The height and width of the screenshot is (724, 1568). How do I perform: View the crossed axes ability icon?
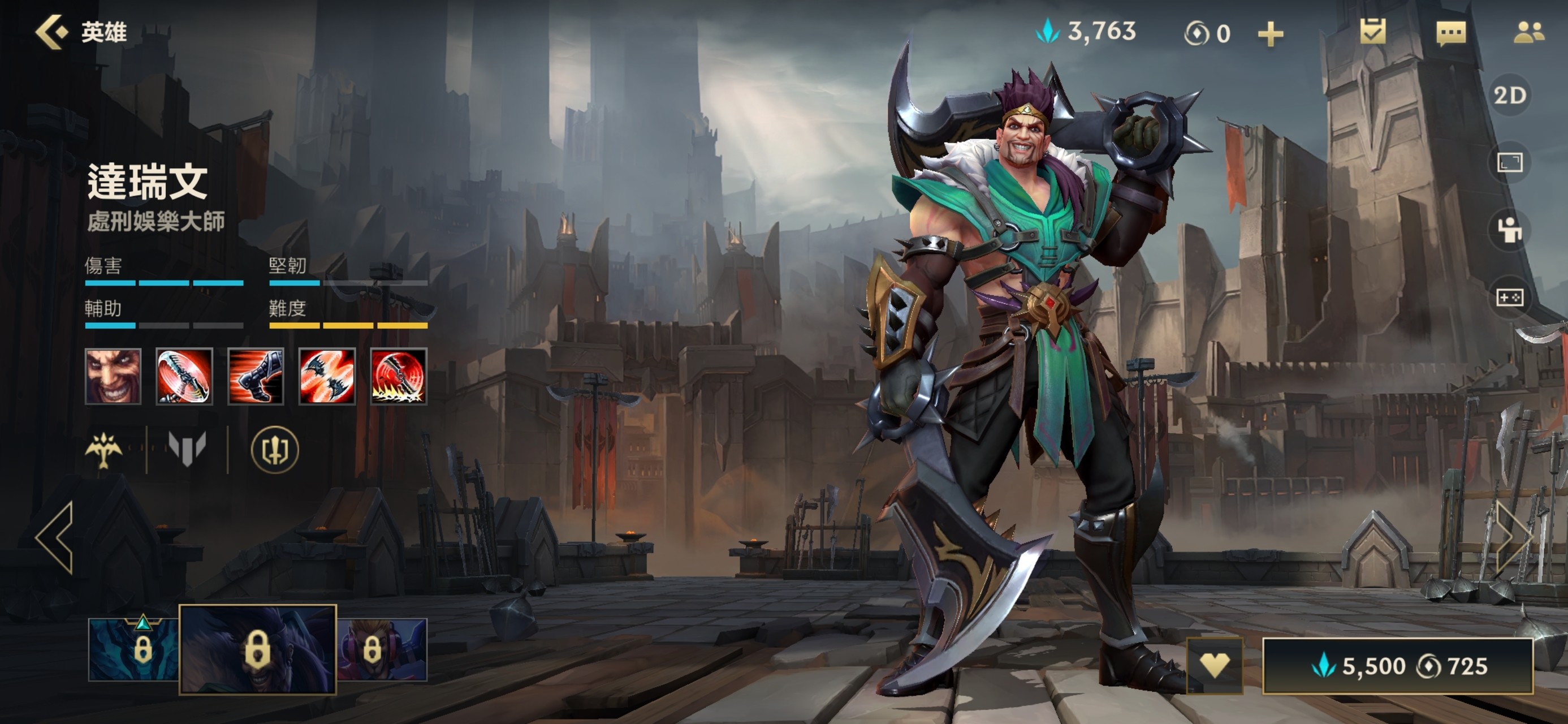(327, 376)
